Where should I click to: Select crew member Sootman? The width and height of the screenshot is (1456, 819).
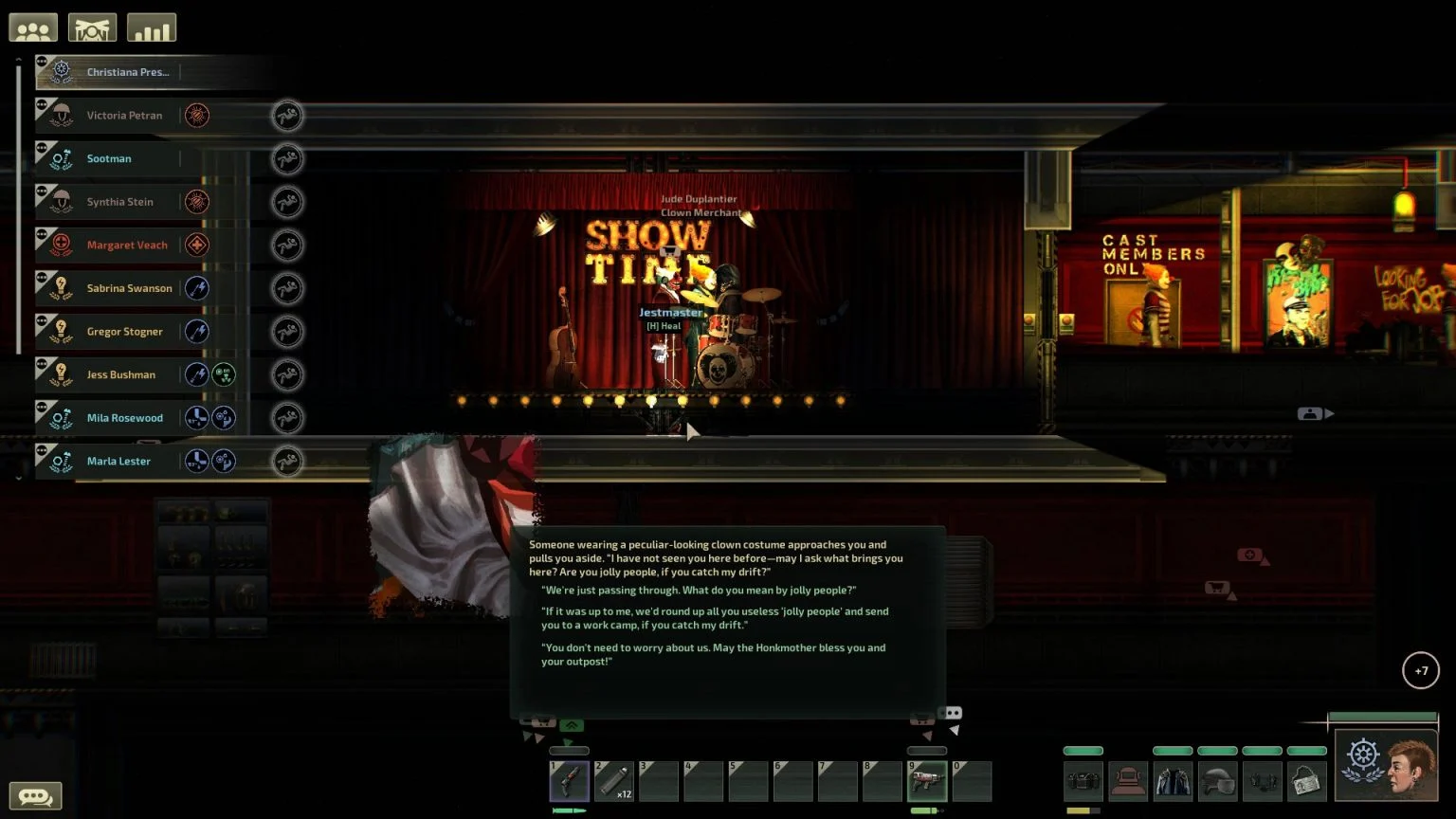[x=109, y=158]
